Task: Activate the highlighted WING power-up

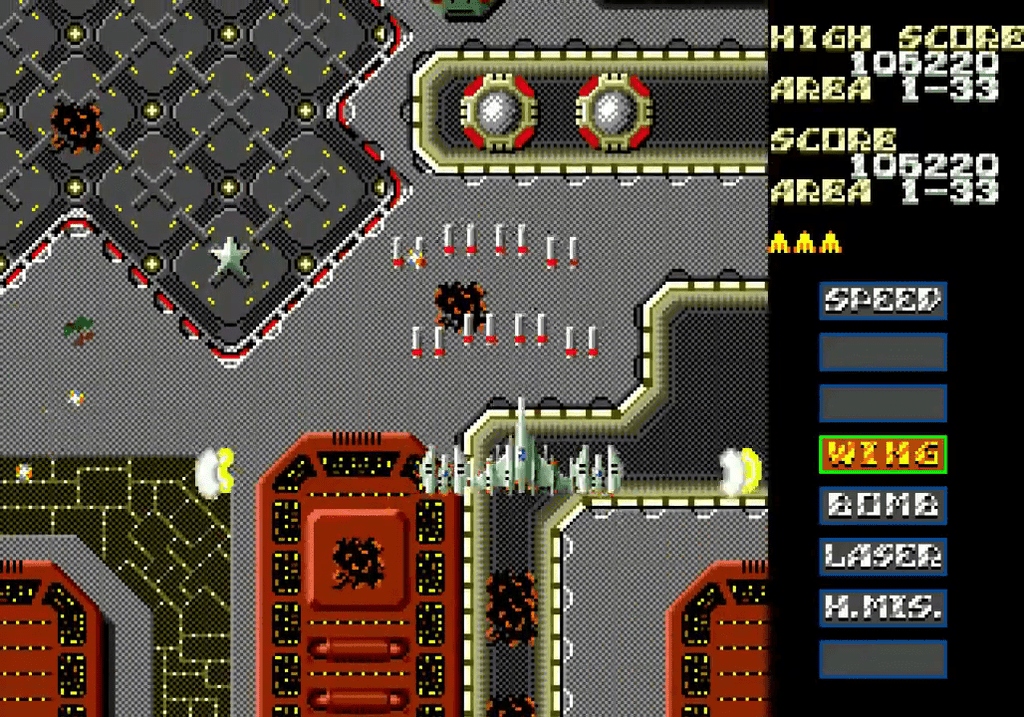Action: point(882,455)
